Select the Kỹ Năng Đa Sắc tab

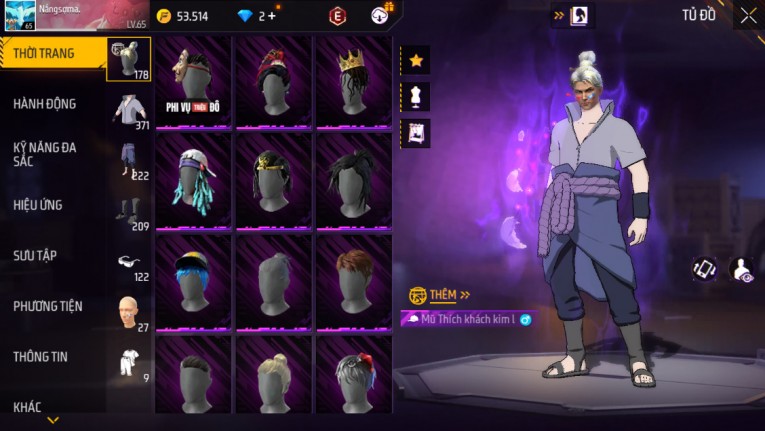click(x=45, y=154)
